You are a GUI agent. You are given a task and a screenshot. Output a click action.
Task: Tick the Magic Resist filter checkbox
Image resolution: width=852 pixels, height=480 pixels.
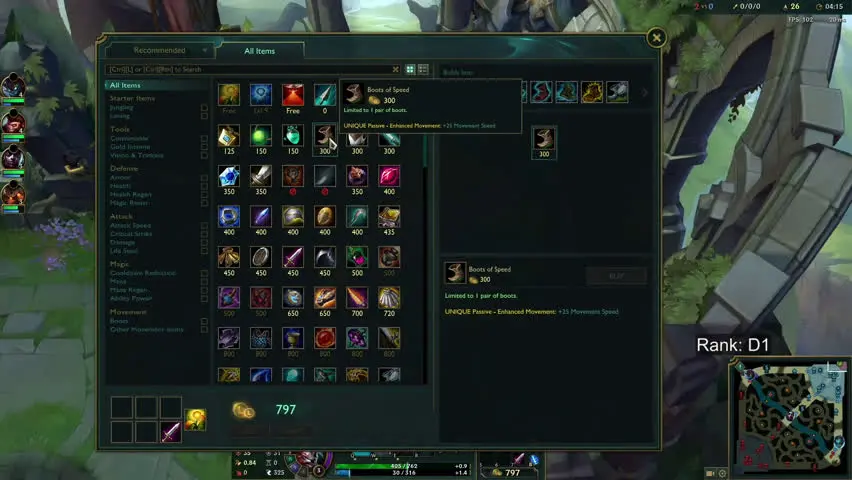204,202
